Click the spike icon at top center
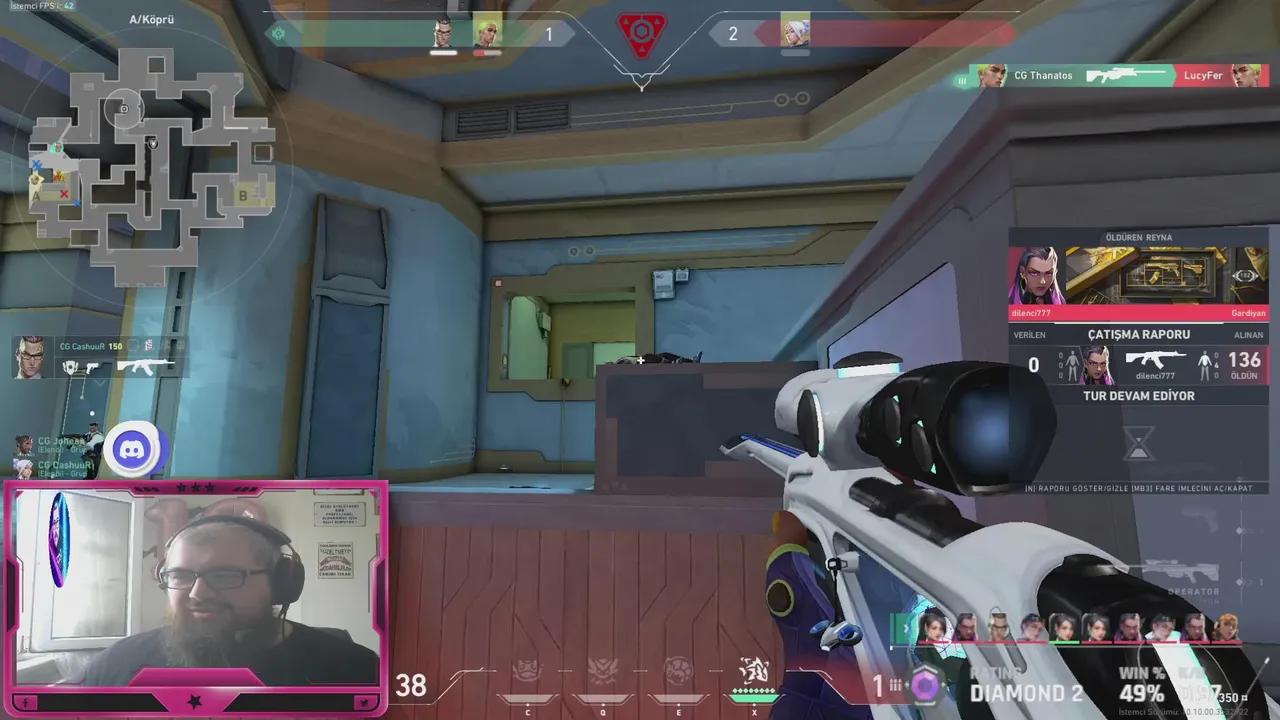The width and height of the screenshot is (1280, 720). click(641, 31)
